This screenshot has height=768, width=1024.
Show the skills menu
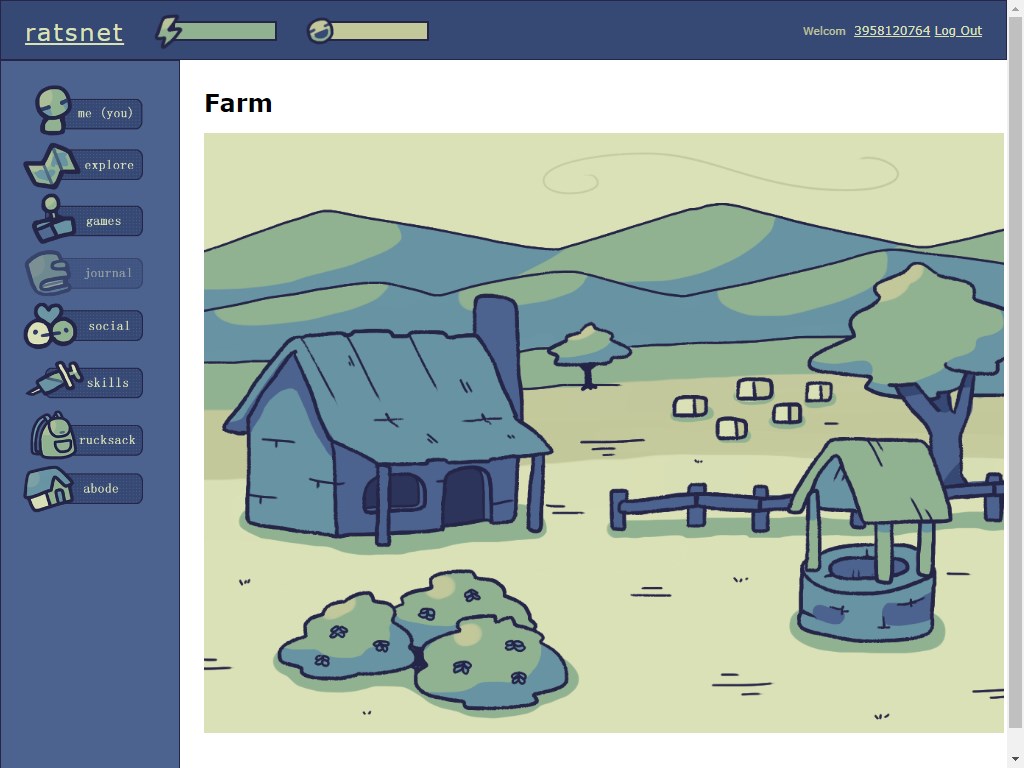[x=106, y=383]
